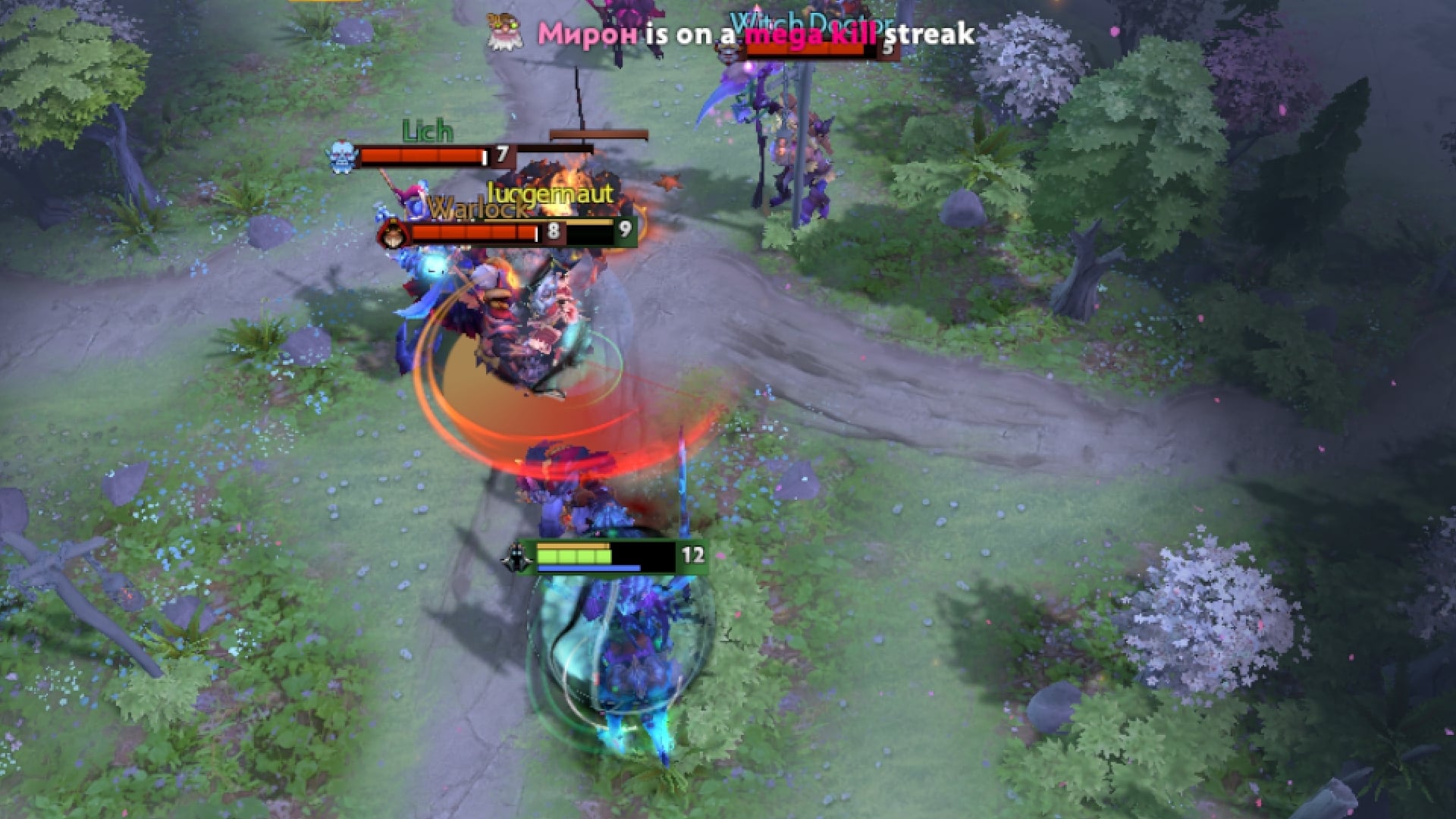1456x819 pixels.
Task: Select the Juggernaut name text
Action: pos(549,194)
